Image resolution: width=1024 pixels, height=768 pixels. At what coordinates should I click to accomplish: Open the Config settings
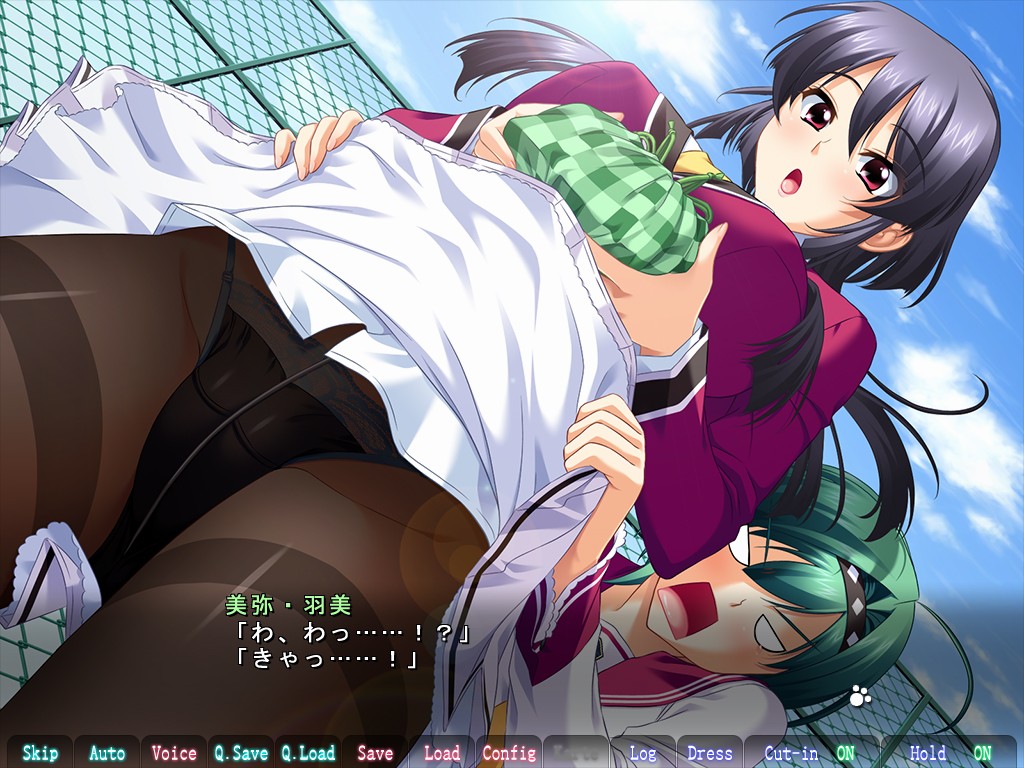[509, 753]
